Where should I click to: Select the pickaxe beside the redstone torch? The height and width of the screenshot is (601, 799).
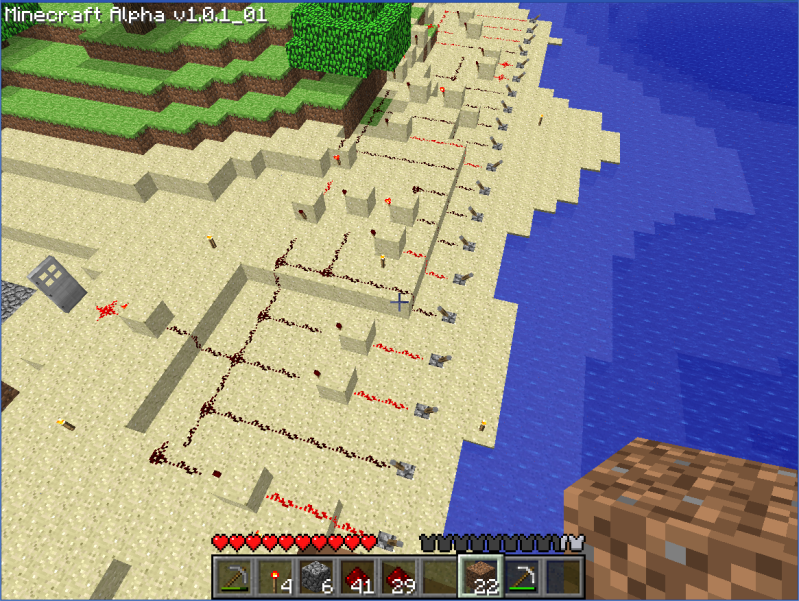pyautogui.click(x=233, y=577)
